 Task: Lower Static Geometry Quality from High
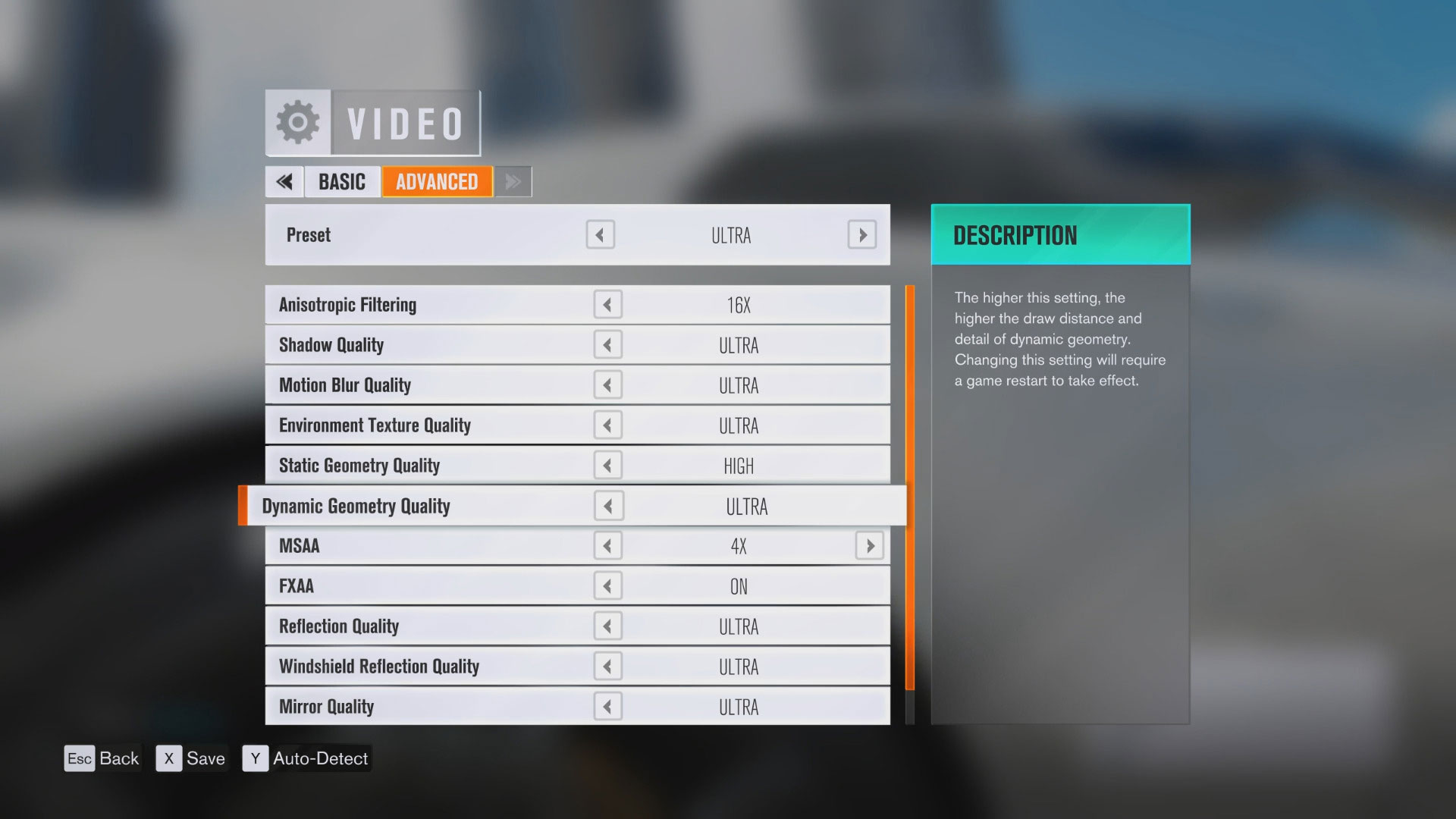click(607, 465)
